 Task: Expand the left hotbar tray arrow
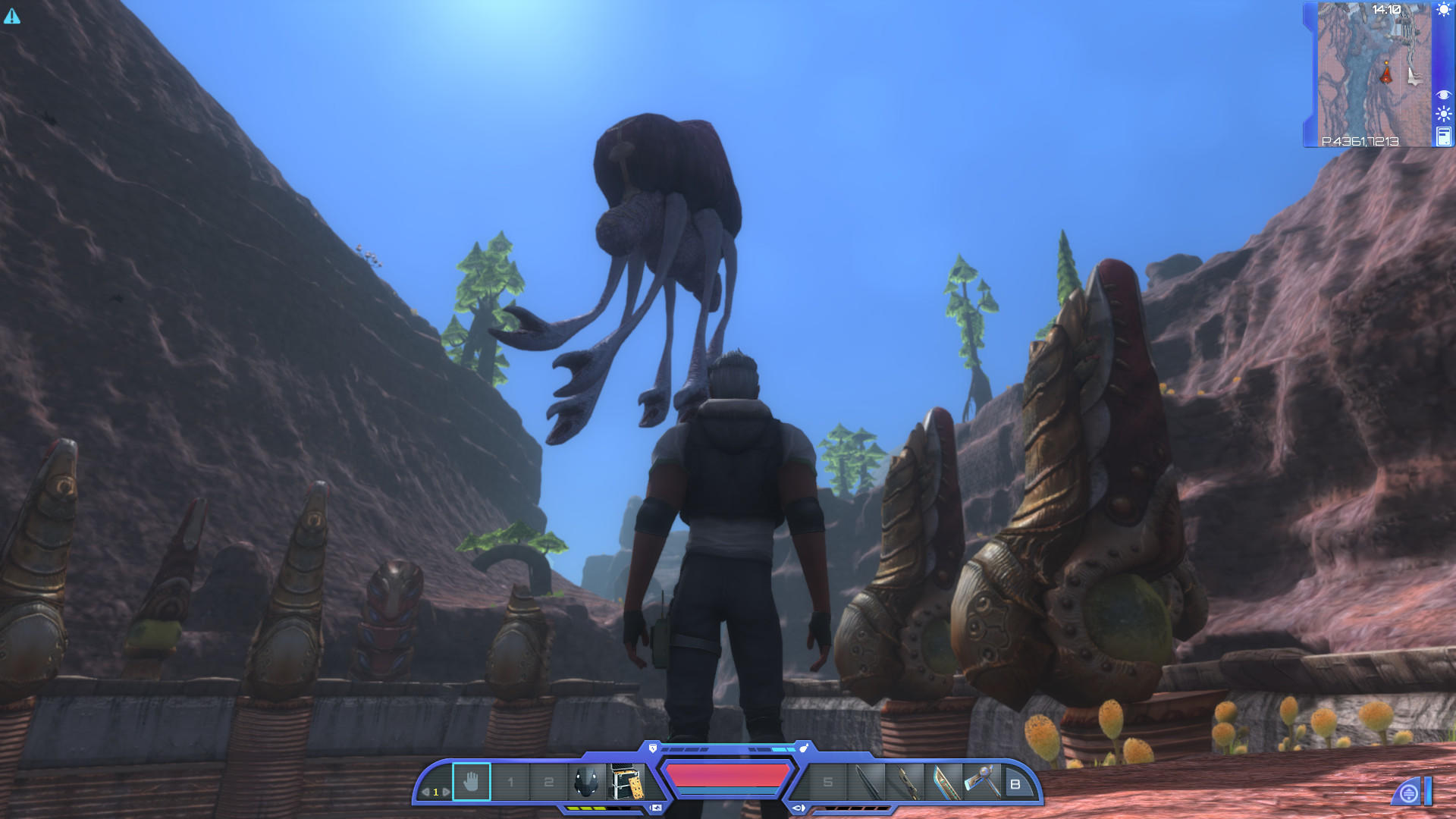pyautogui.click(x=655, y=808)
